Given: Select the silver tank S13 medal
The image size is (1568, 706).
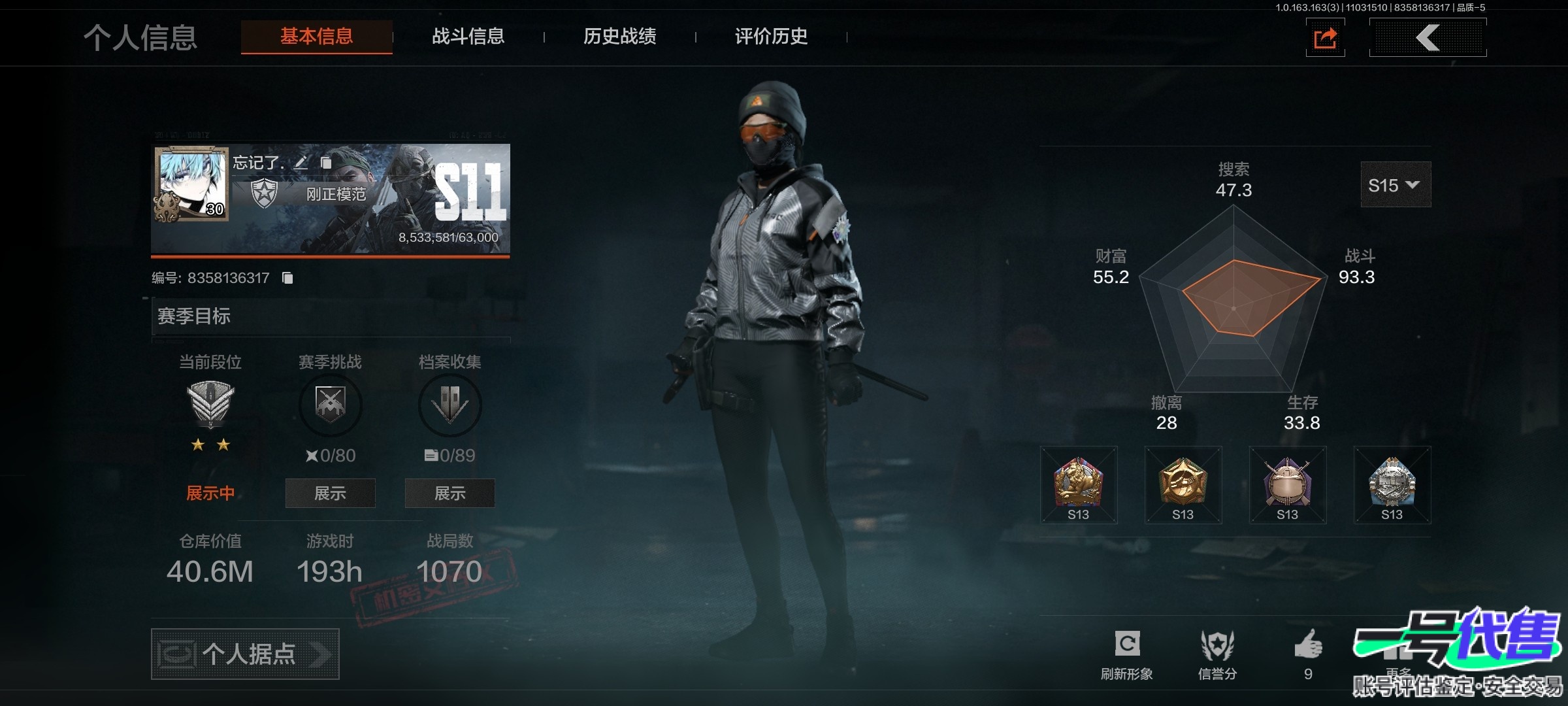Looking at the screenshot, I should [x=1392, y=485].
